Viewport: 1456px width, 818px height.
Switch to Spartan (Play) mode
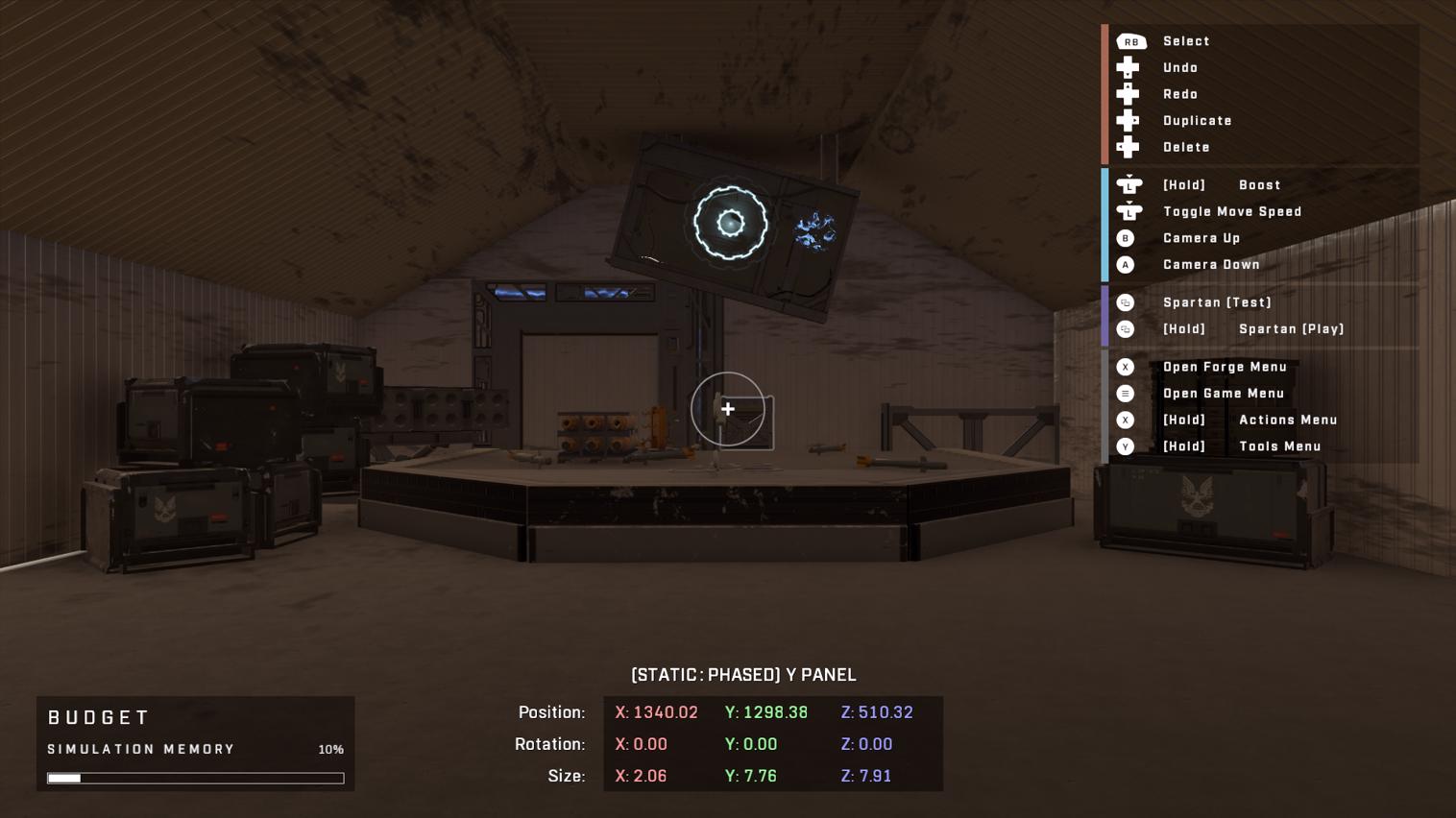[x=1292, y=329]
